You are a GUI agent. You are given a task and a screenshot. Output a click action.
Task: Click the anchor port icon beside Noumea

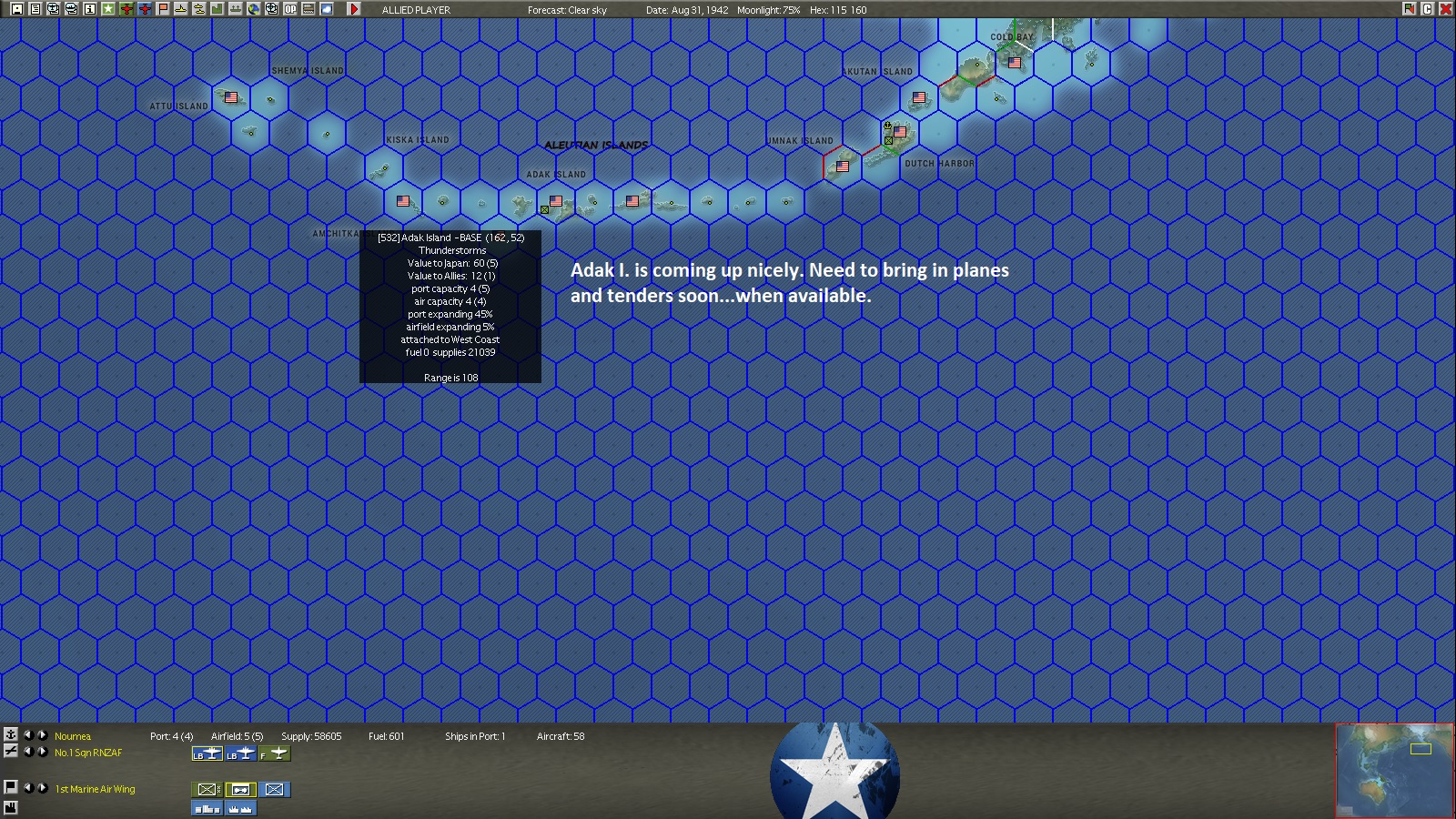(x=11, y=735)
